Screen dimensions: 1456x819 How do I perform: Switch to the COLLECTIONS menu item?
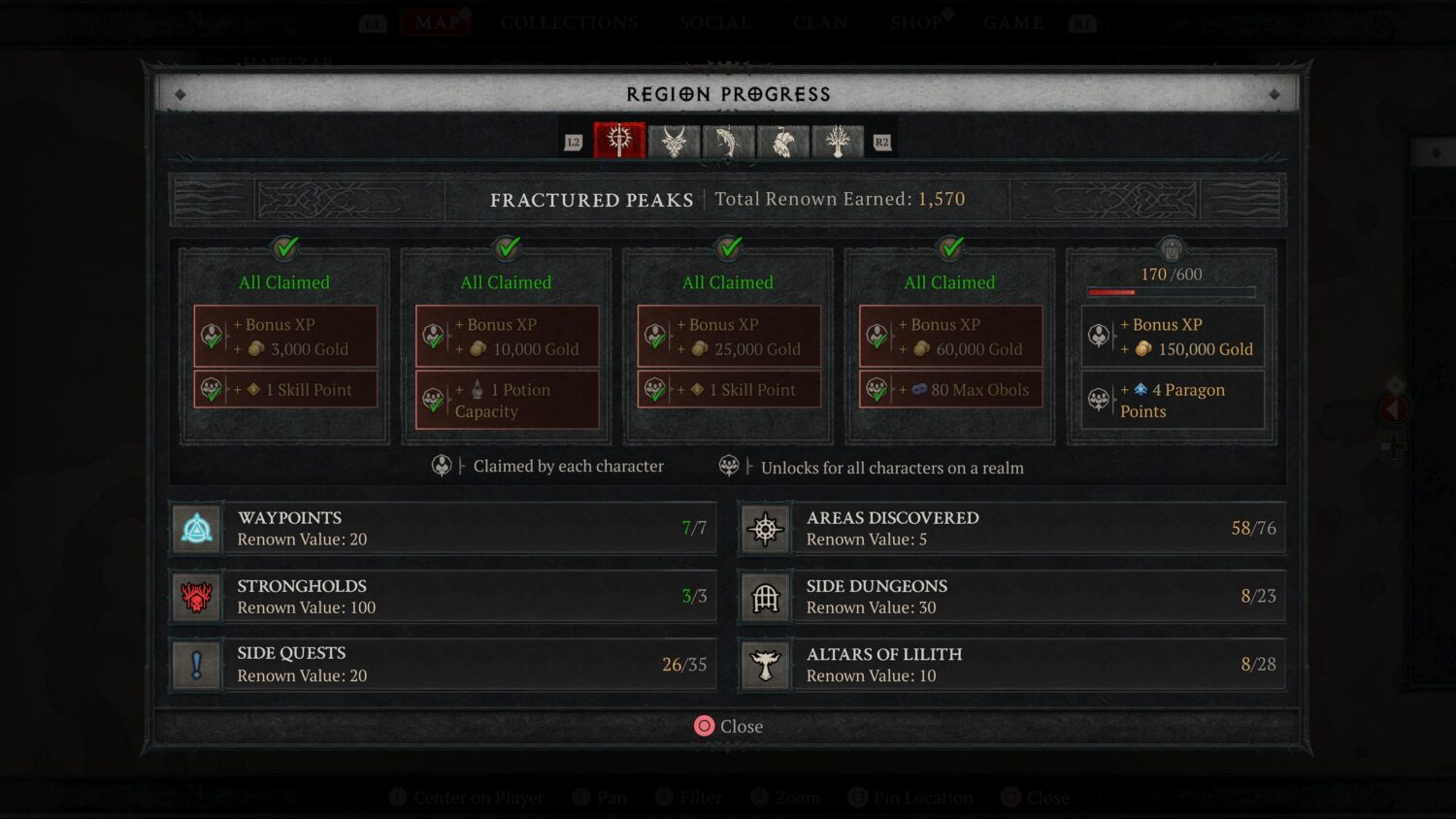point(568,22)
